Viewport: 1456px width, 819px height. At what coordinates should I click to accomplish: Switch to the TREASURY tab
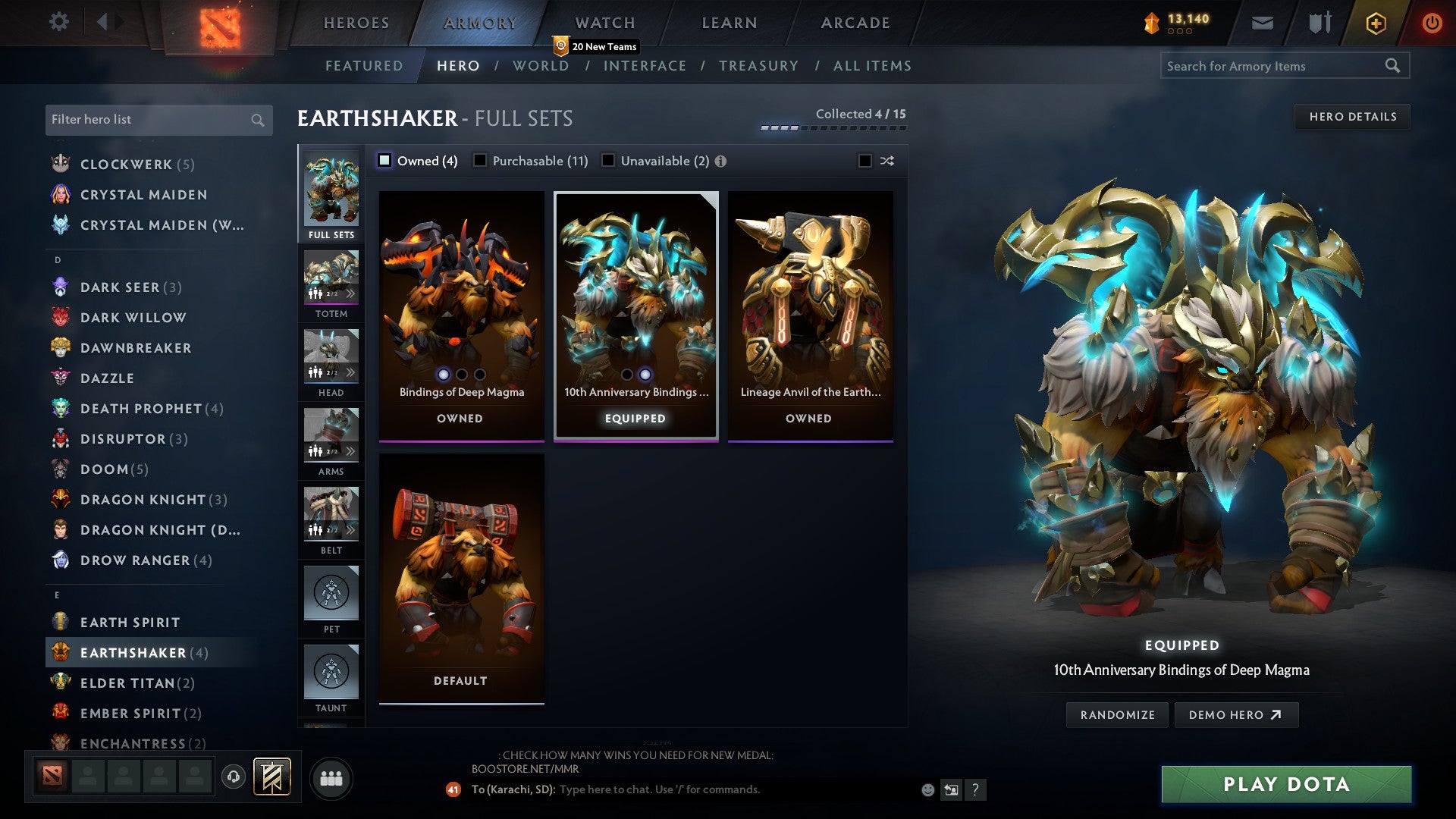point(759,65)
